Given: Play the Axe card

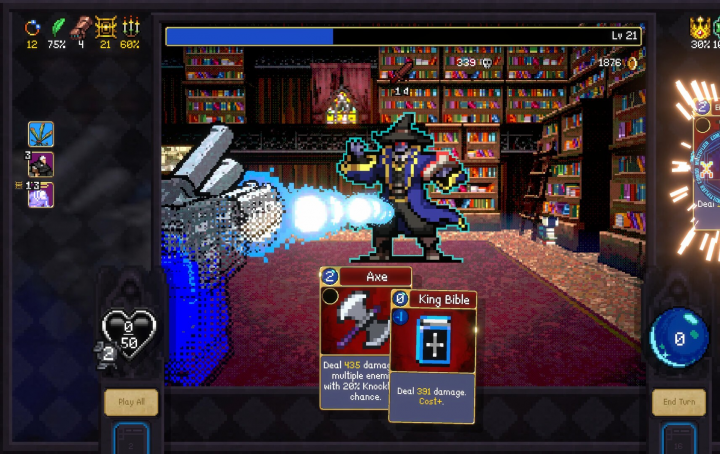Looking at the screenshot, I should pos(352,330).
